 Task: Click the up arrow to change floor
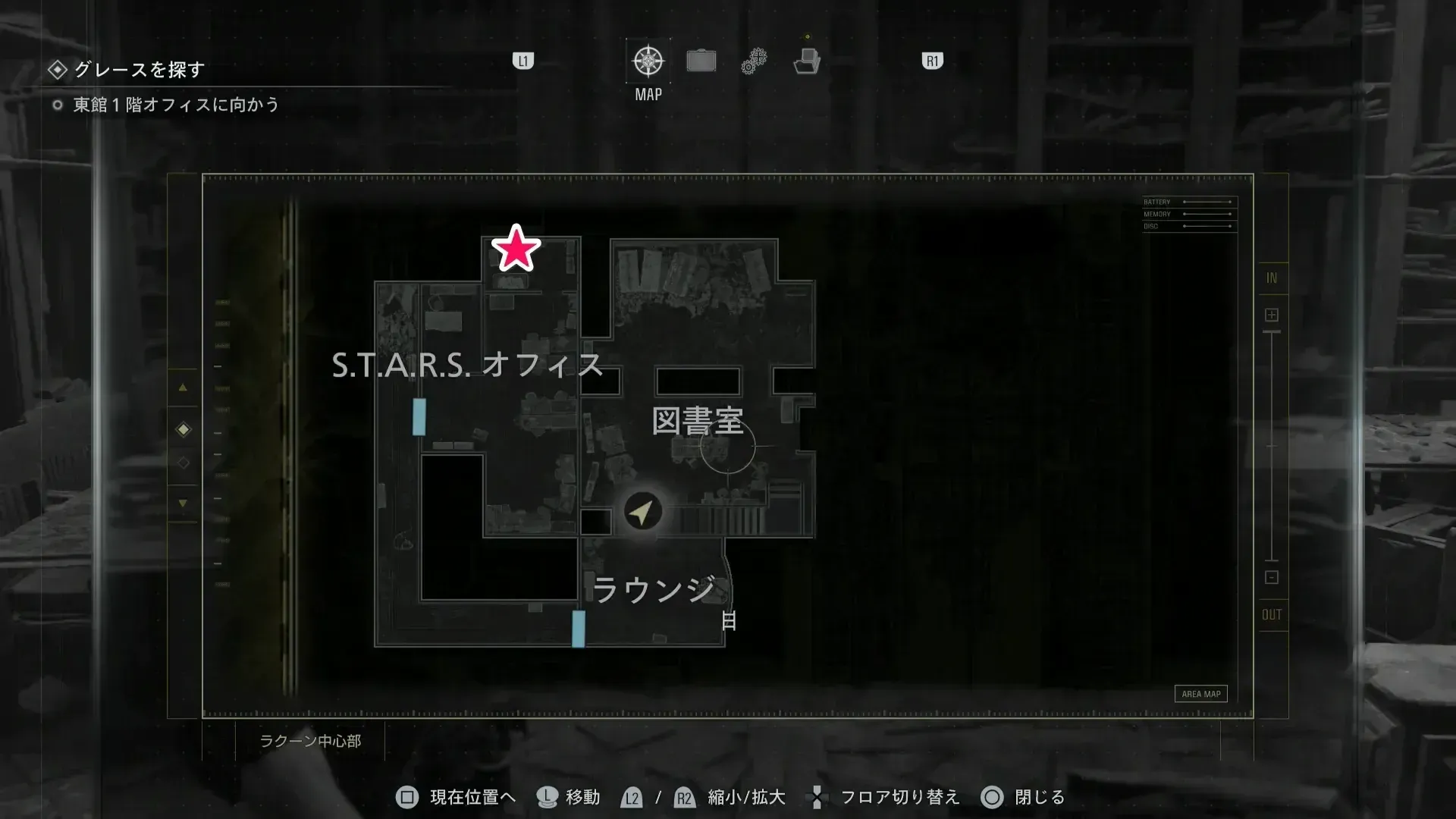point(183,388)
